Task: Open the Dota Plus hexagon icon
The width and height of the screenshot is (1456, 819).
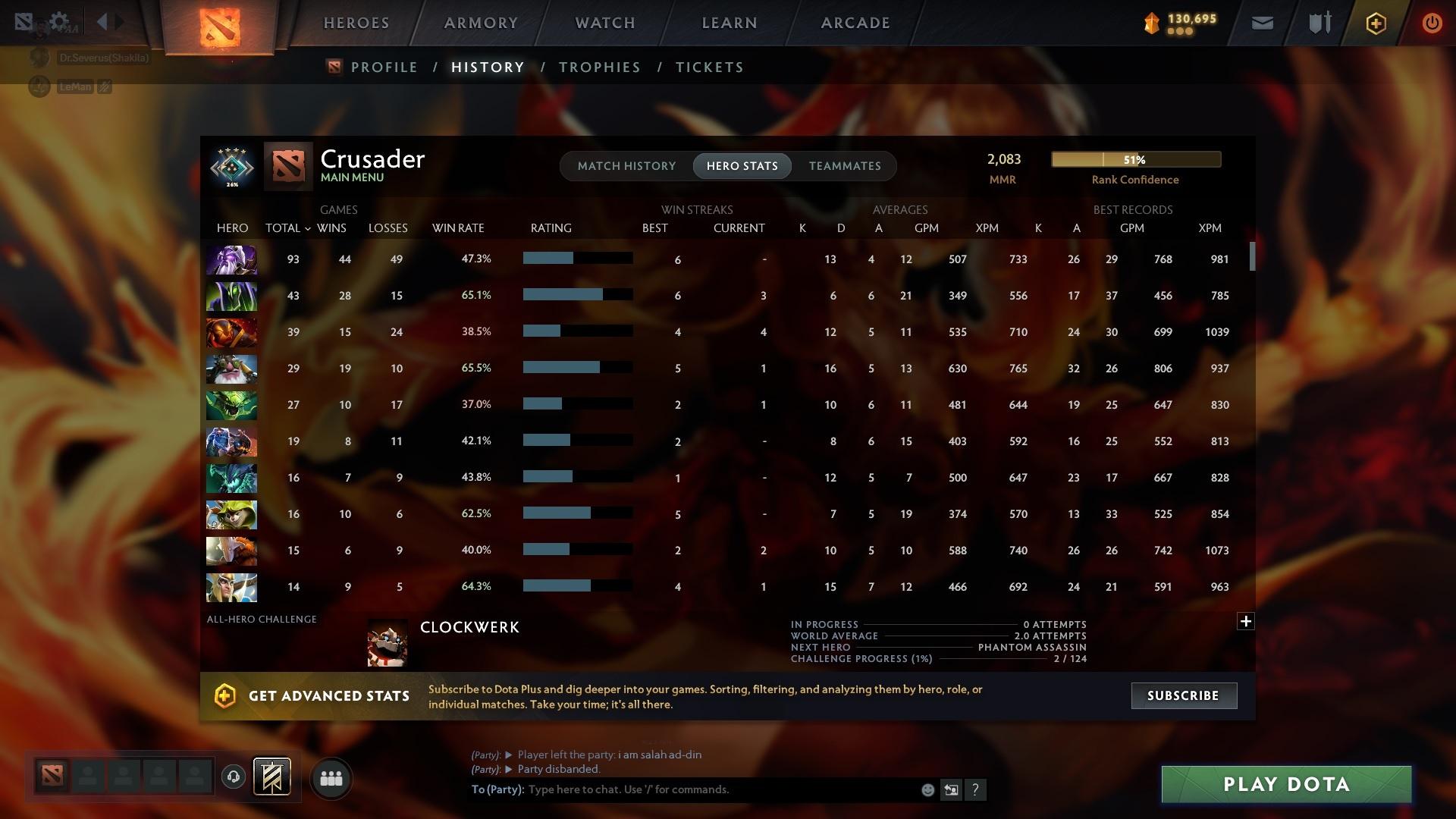Action: [x=1376, y=23]
